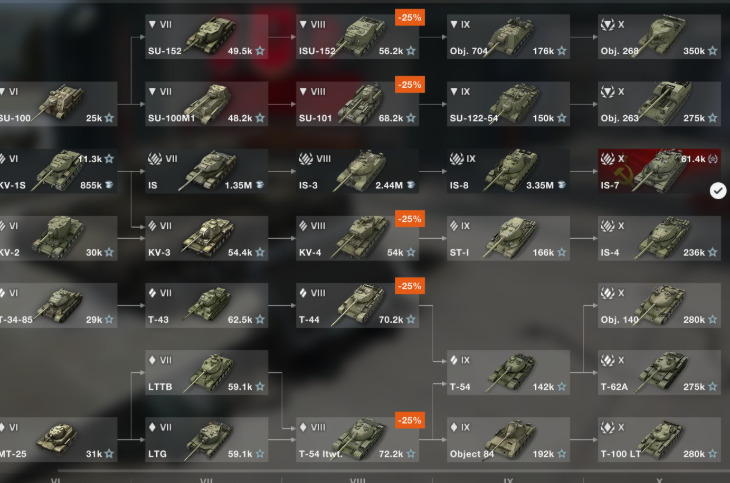Select the KV-3 tank node

207,238
